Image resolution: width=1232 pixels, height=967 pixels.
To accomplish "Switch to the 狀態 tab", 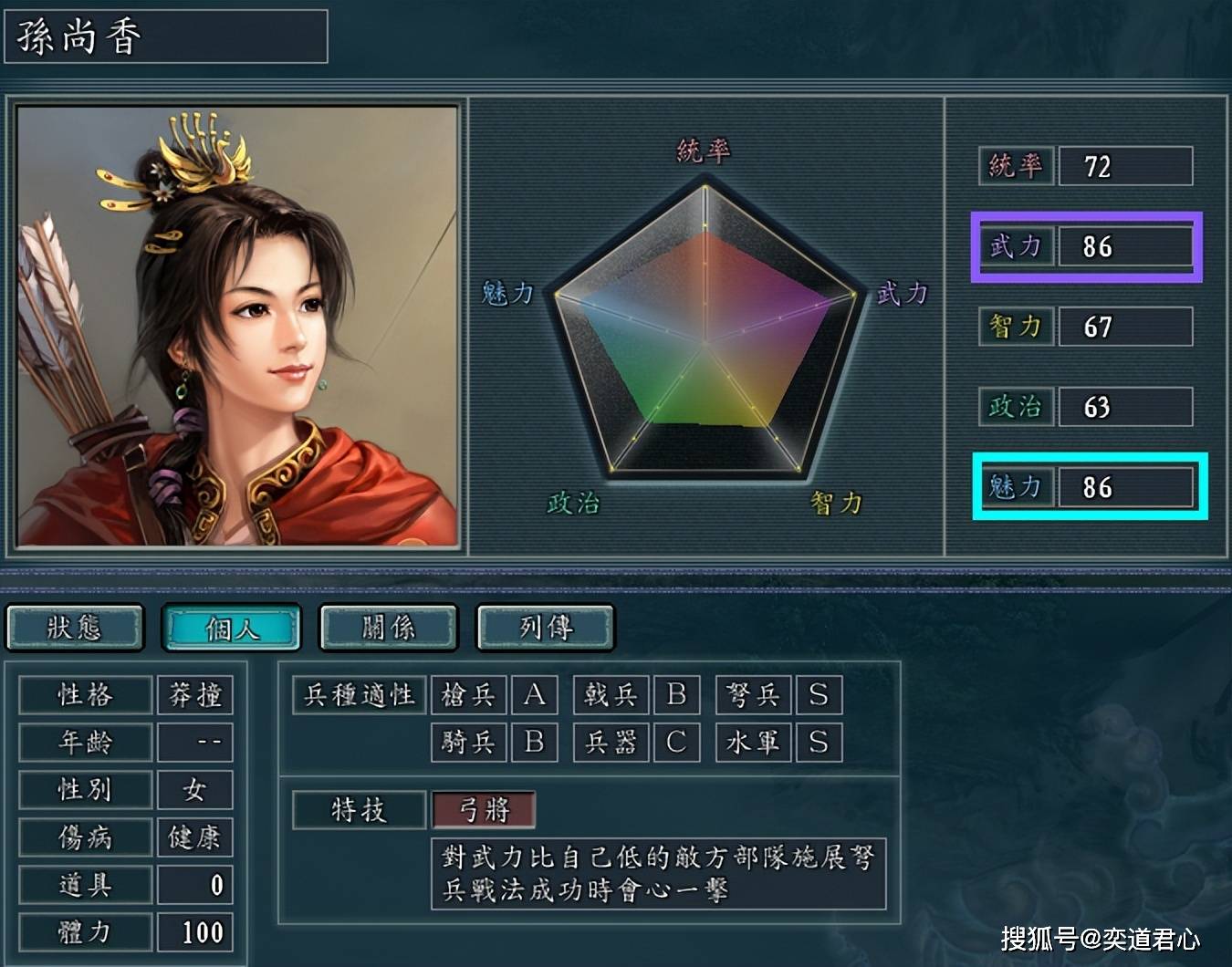I will coord(75,628).
